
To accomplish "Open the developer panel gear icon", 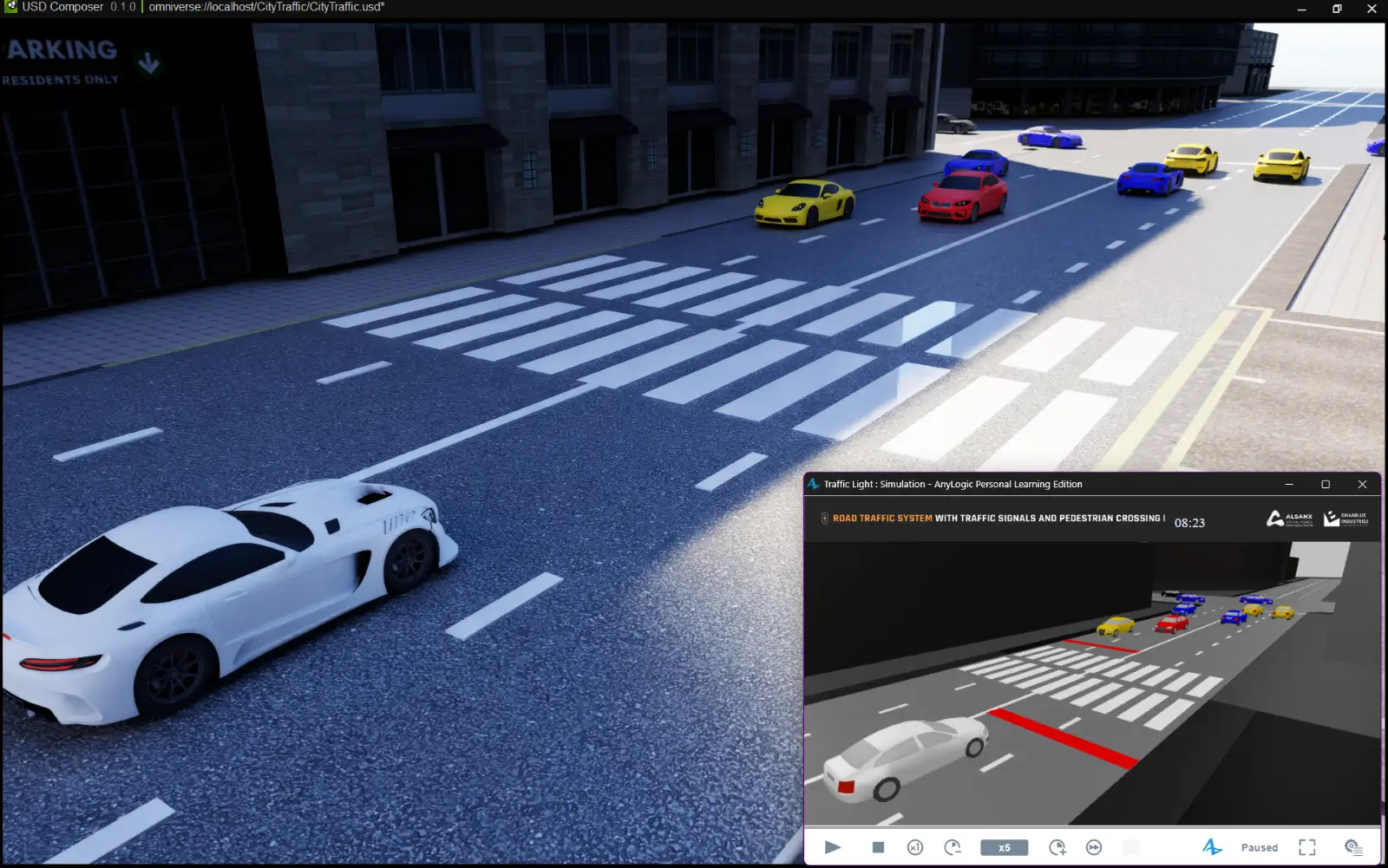I will tap(1352, 847).
